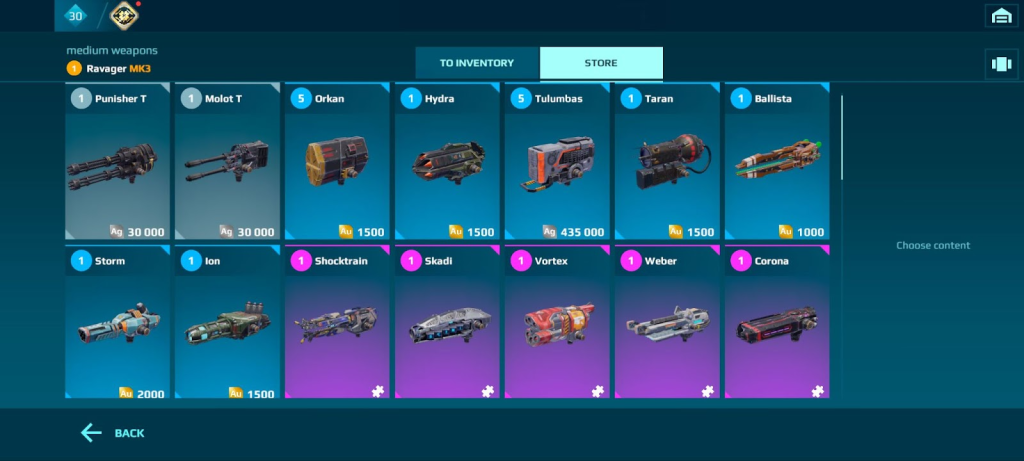1024x461 pixels.
Task: Choose the Punisher T weapon card
Action: click(x=117, y=162)
